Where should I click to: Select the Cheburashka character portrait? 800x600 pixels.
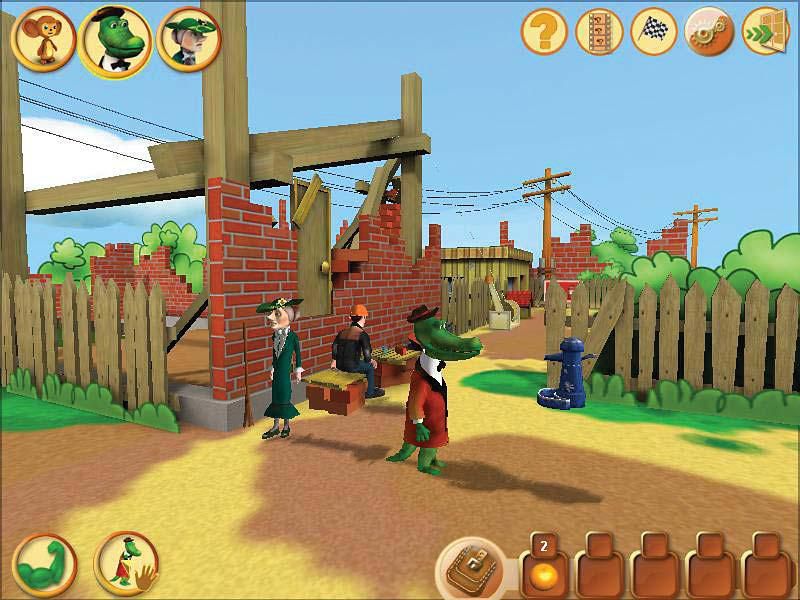tap(40, 37)
